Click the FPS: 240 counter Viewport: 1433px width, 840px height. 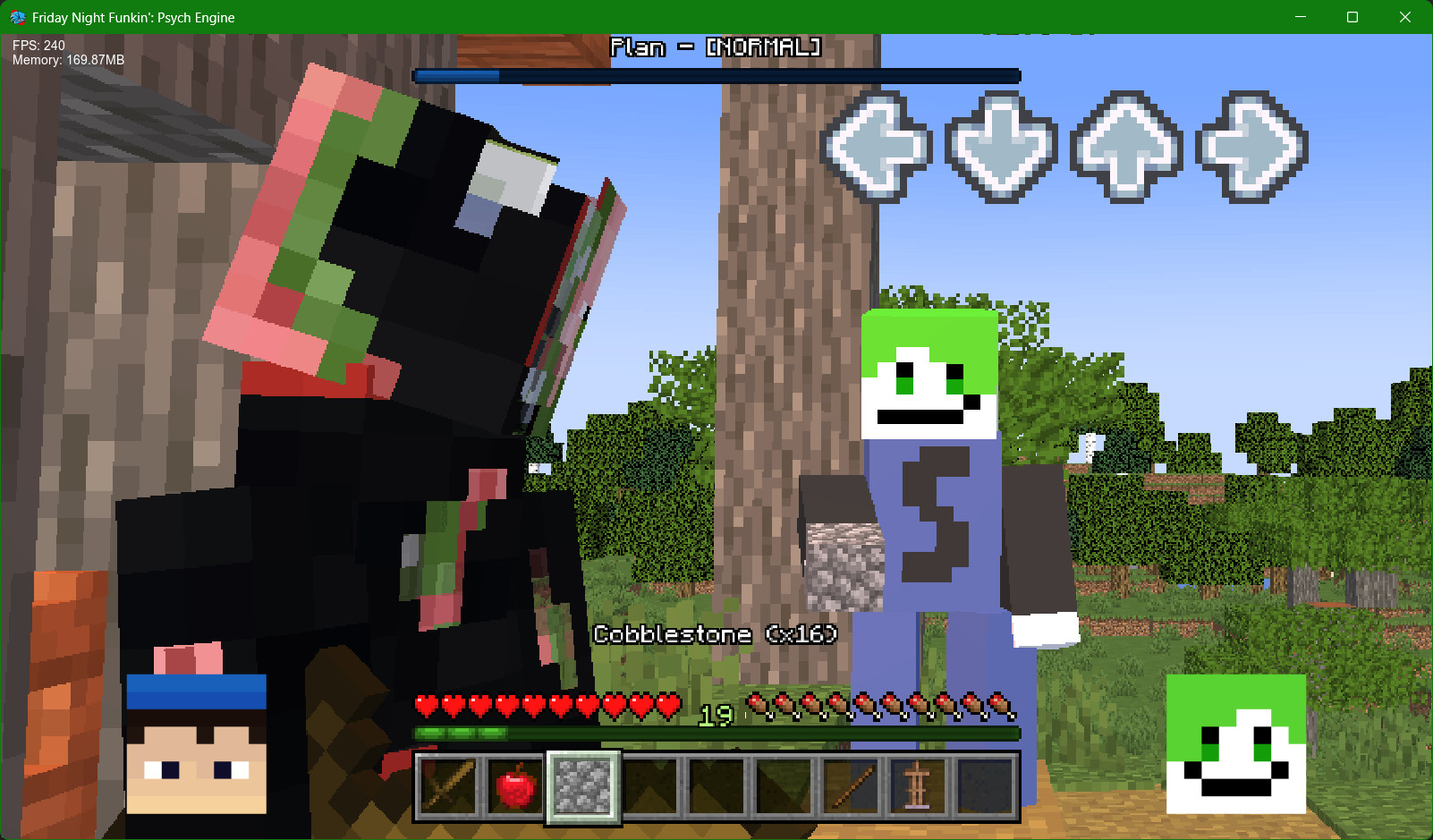tap(38, 45)
